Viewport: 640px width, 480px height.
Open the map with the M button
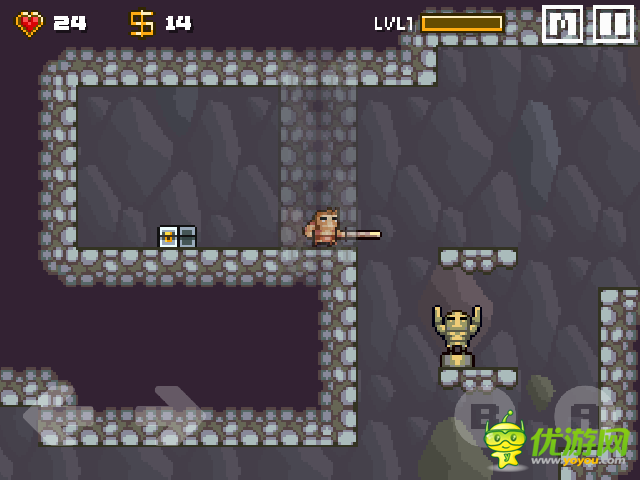pyautogui.click(x=562, y=24)
